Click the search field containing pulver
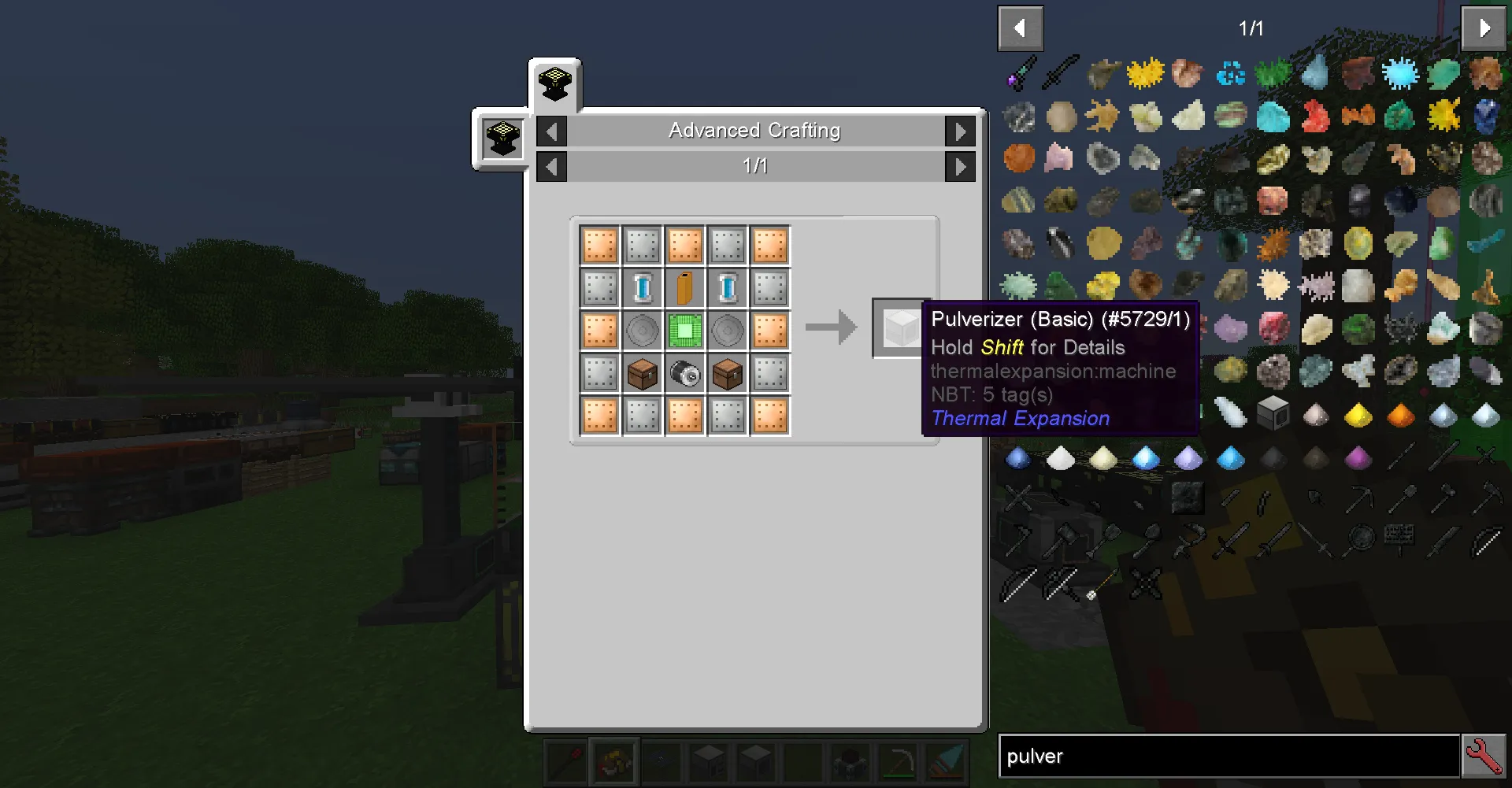 point(1228,756)
